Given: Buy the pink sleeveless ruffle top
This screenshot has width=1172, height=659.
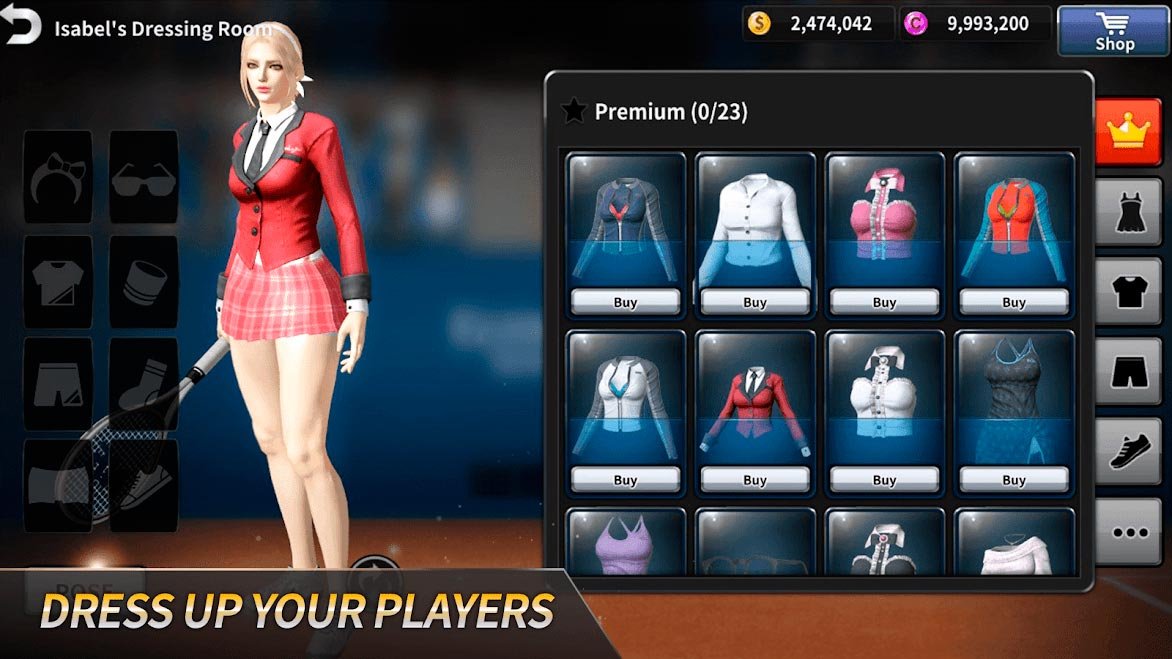Looking at the screenshot, I should coord(884,302).
